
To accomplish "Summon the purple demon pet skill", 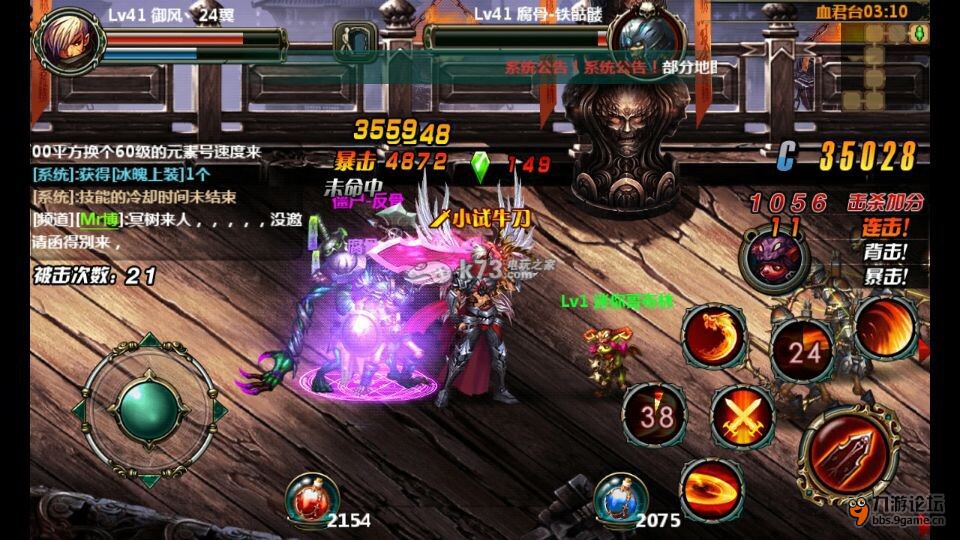I will click(771, 255).
